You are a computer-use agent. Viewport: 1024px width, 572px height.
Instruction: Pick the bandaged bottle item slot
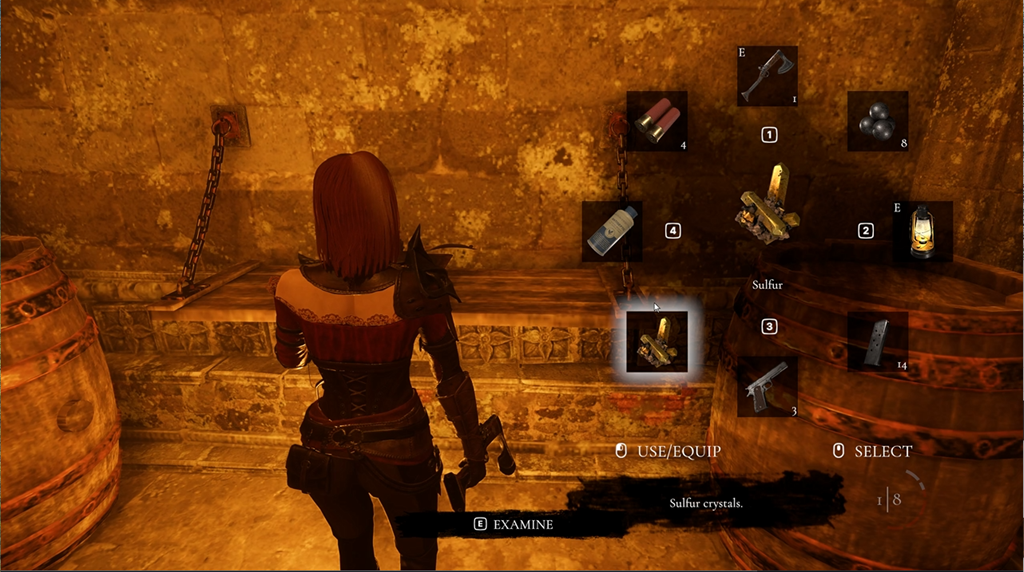click(x=612, y=231)
